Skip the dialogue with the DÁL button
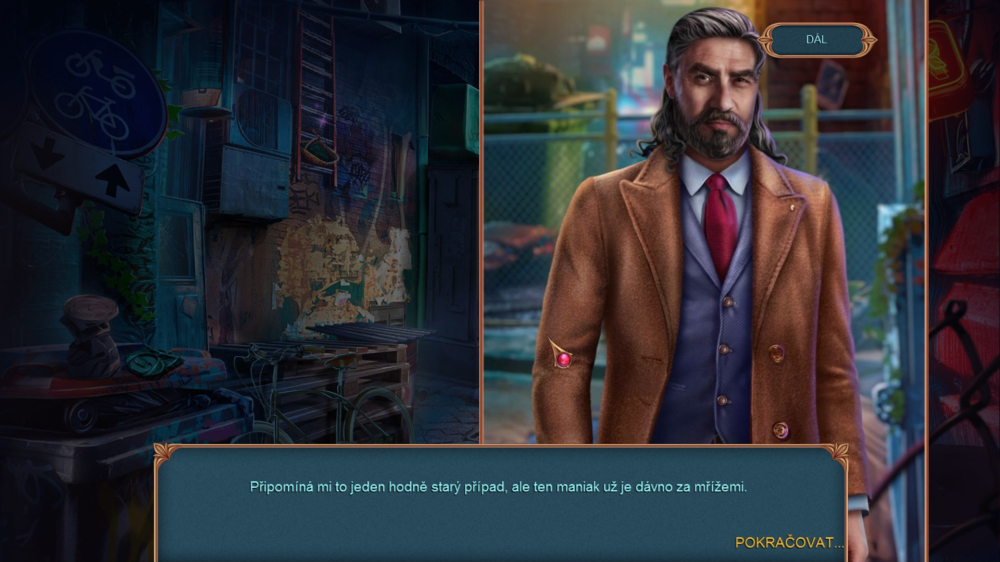 pyautogui.click(x=817, y=40)
